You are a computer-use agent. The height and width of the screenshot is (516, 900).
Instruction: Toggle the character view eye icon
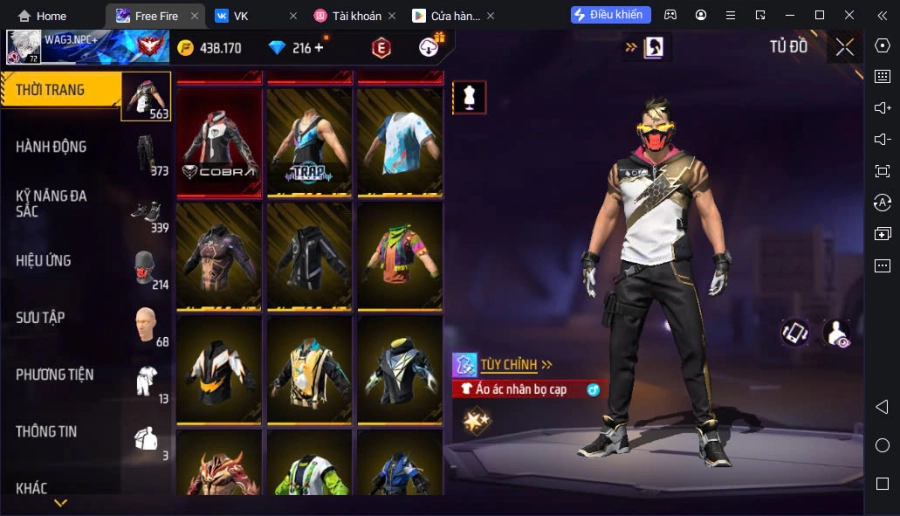click(x=836, y=334)
